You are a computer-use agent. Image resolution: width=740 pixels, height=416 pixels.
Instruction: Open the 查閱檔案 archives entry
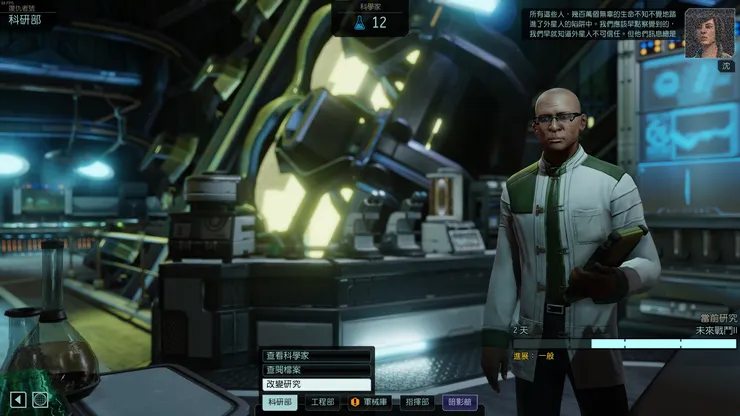click(x=316, y=369)
